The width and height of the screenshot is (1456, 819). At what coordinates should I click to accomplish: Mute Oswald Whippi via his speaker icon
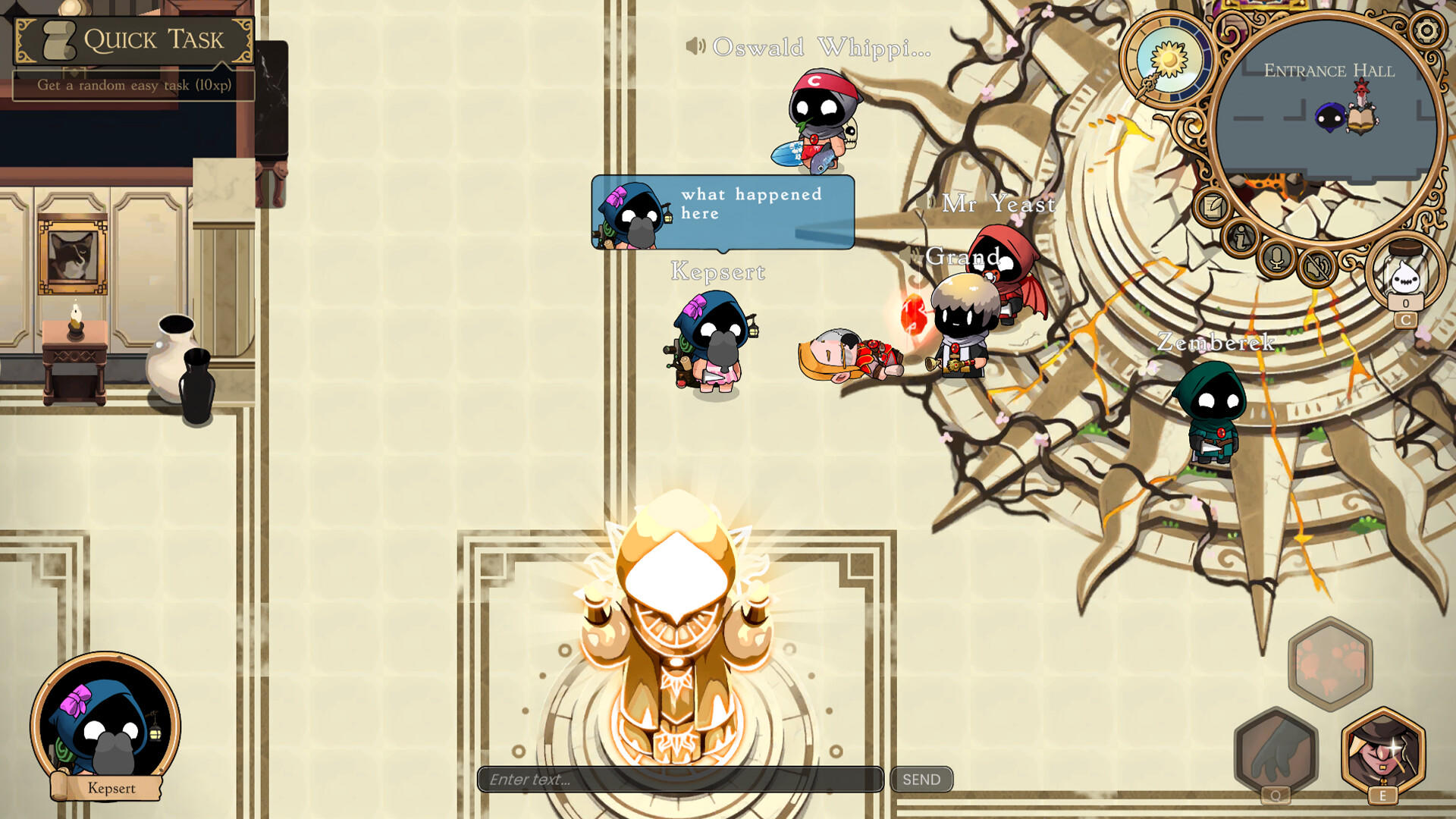point(696,47)
